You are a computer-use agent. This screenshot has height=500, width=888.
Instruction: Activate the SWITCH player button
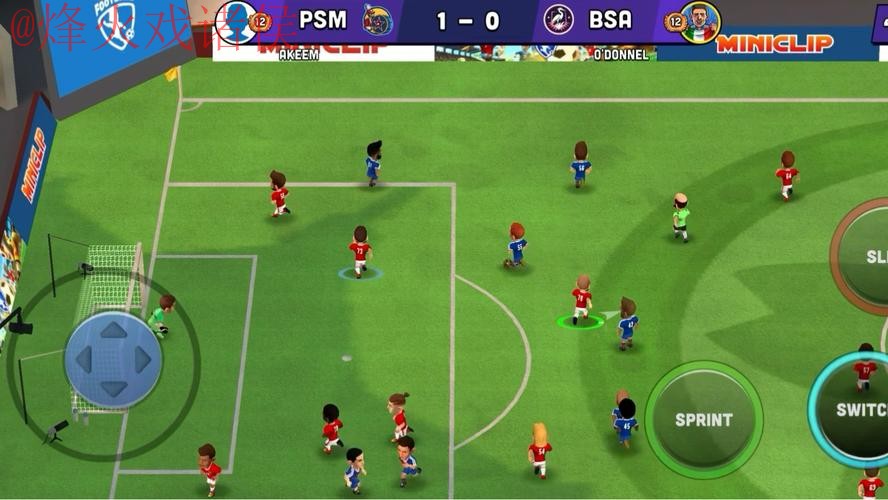857,410
